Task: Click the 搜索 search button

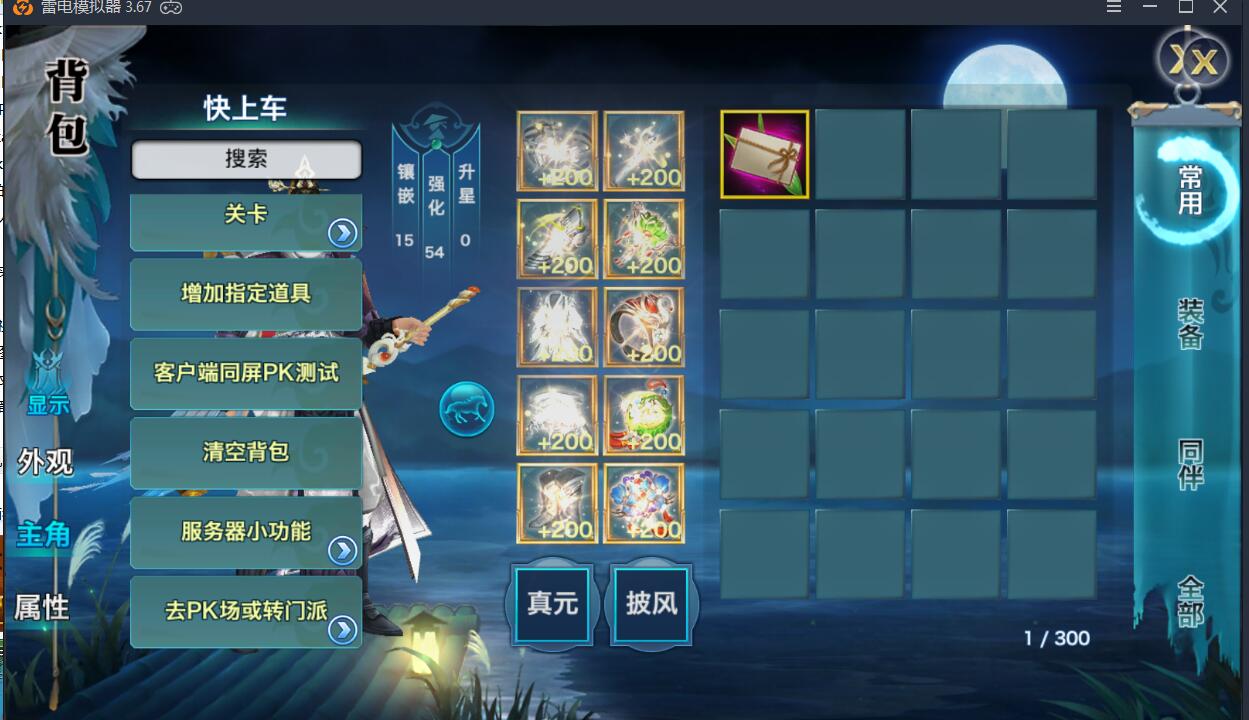Action: pos(246,160)
